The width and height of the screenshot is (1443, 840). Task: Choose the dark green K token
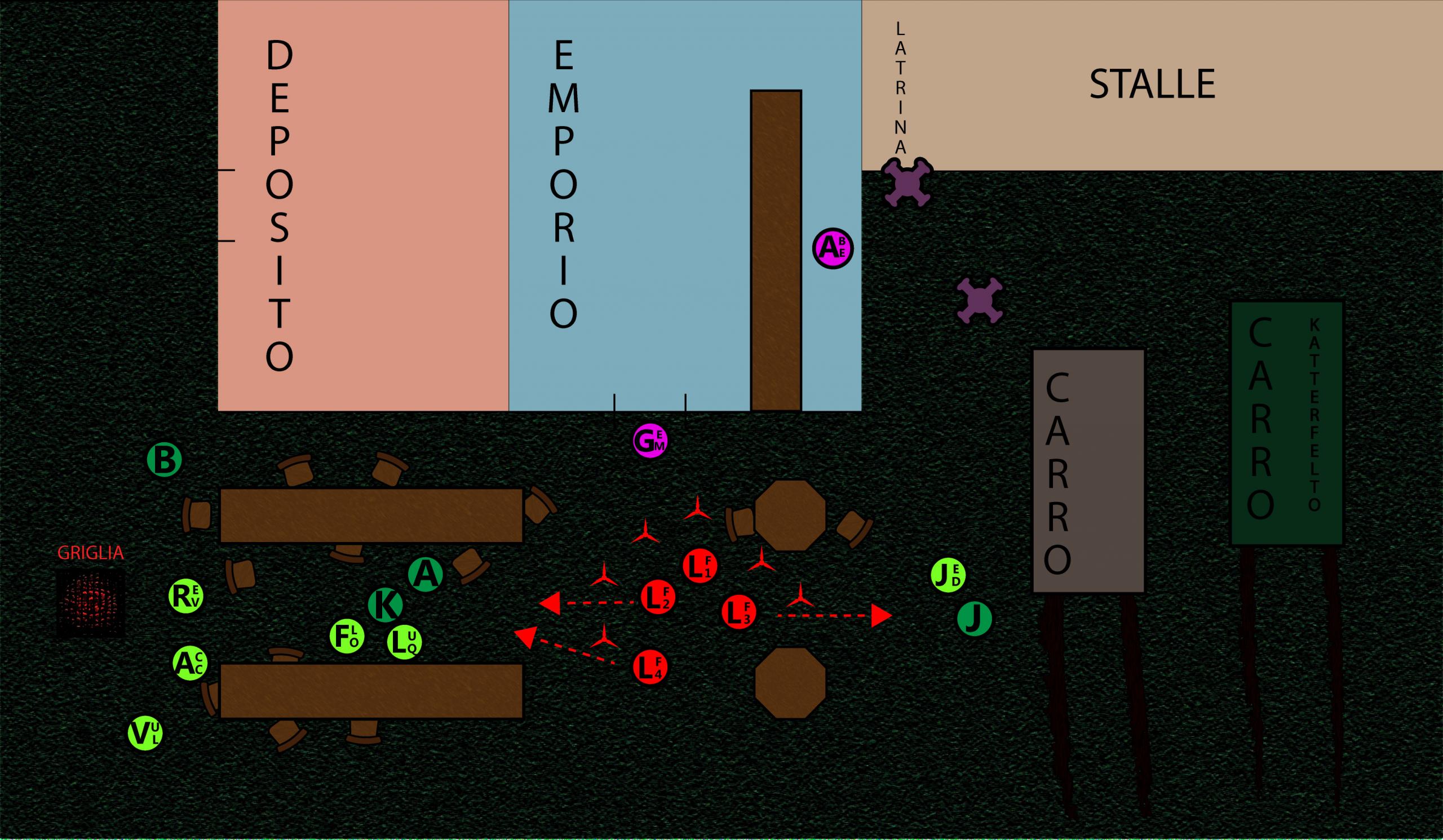(386, 606)
